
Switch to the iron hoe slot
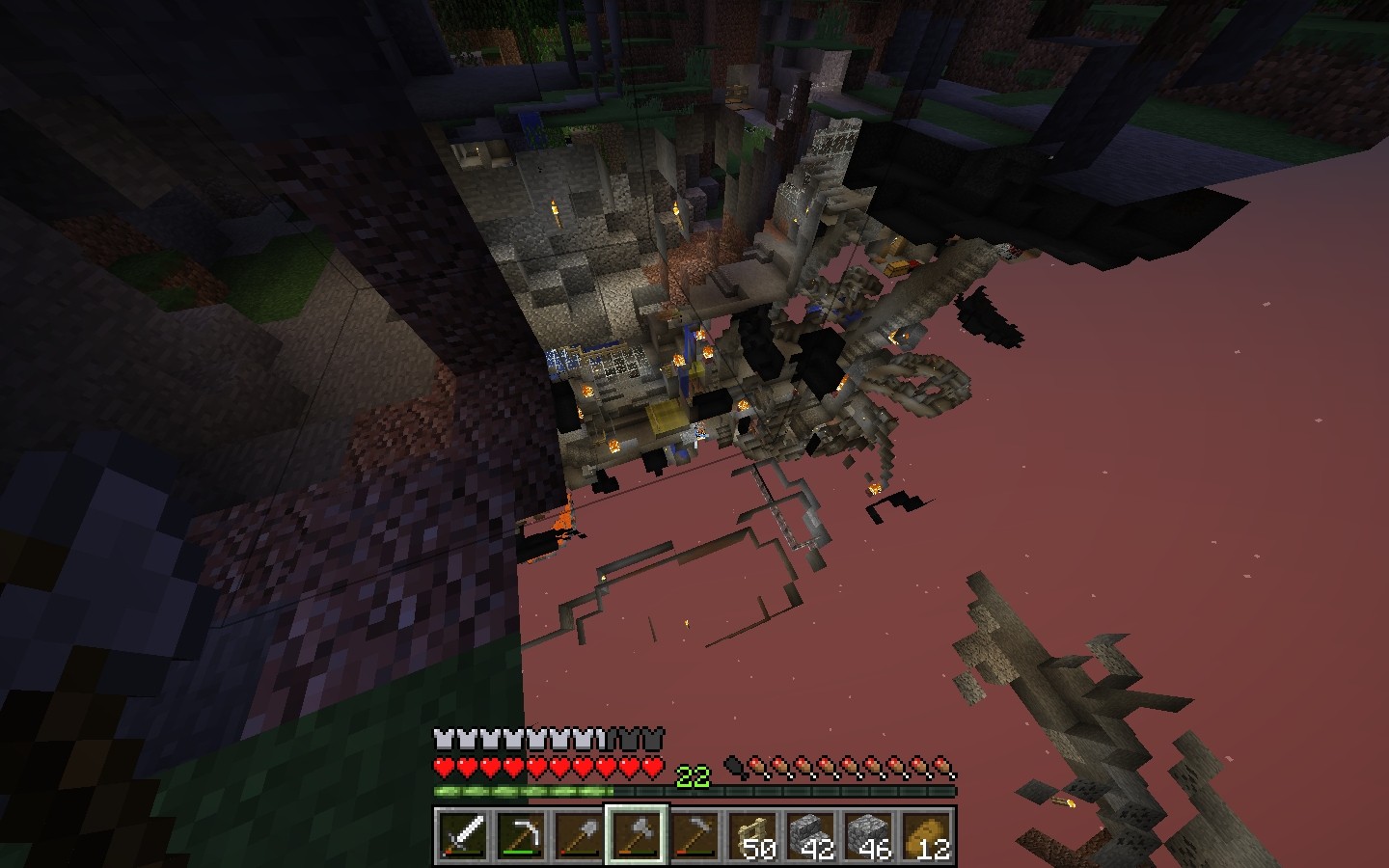point(694,835)
